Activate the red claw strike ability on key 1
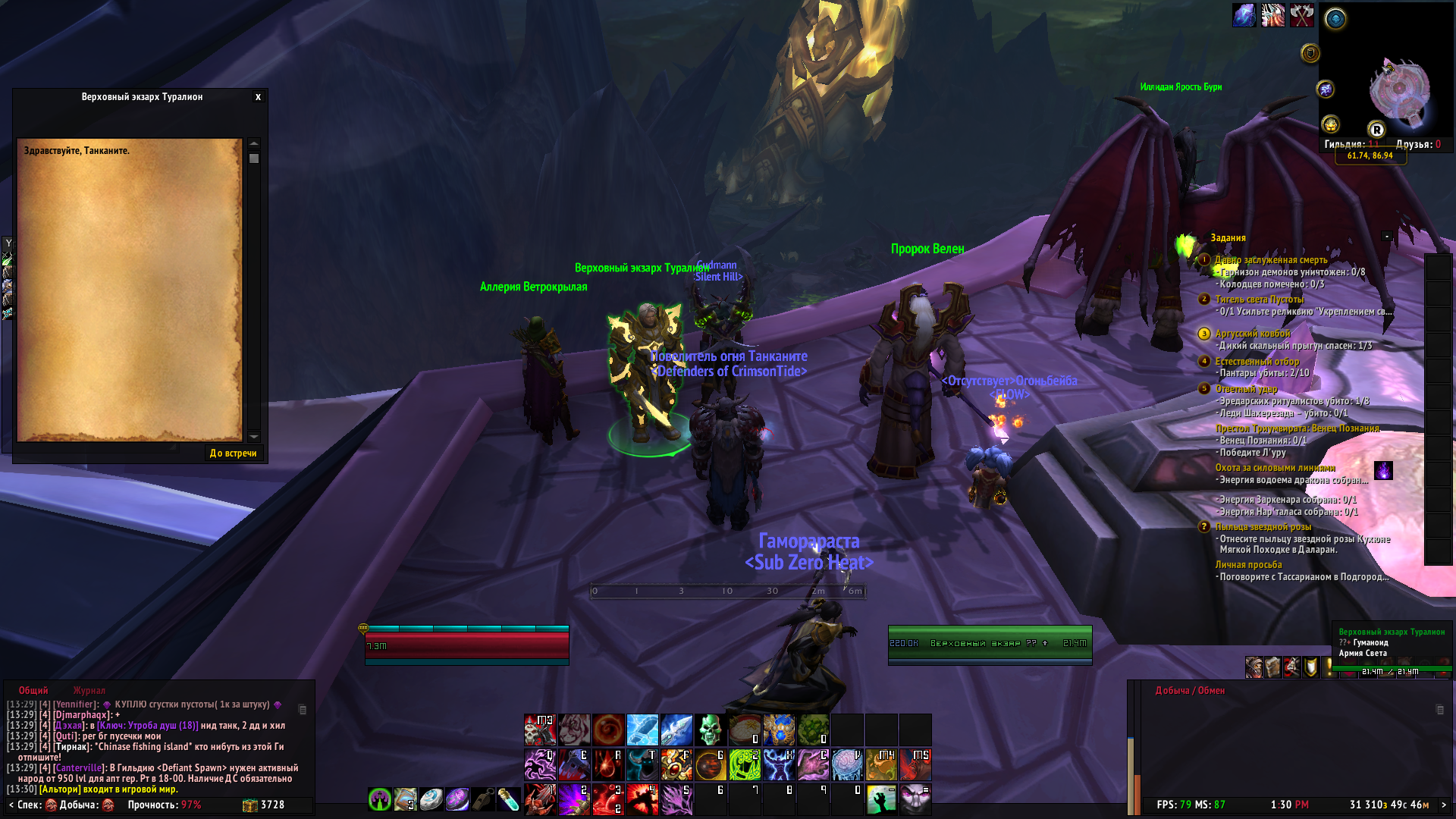The height and width of the screenshot is (819, 1456). (540, 799)
